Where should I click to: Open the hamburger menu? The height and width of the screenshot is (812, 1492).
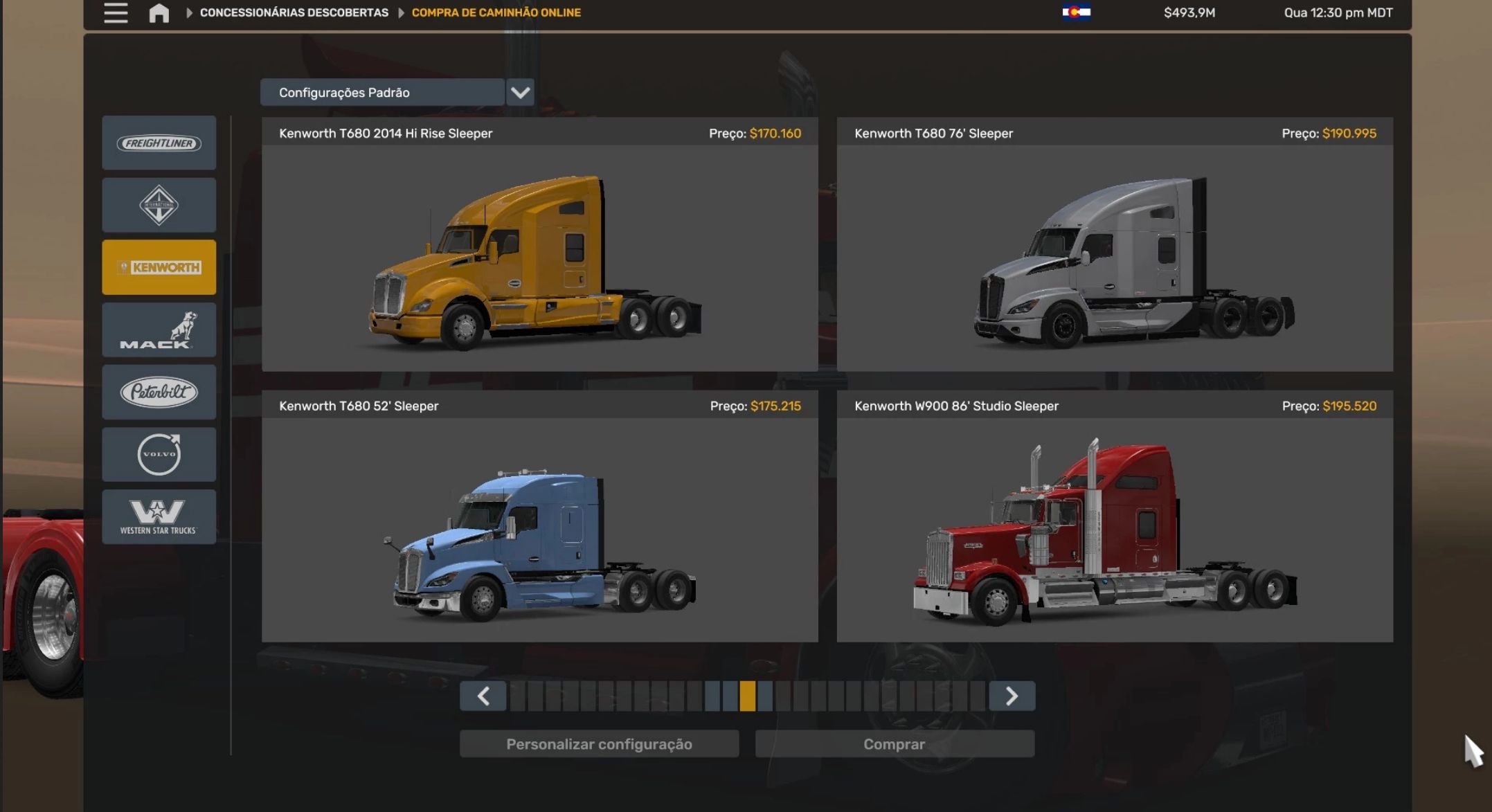116,12
